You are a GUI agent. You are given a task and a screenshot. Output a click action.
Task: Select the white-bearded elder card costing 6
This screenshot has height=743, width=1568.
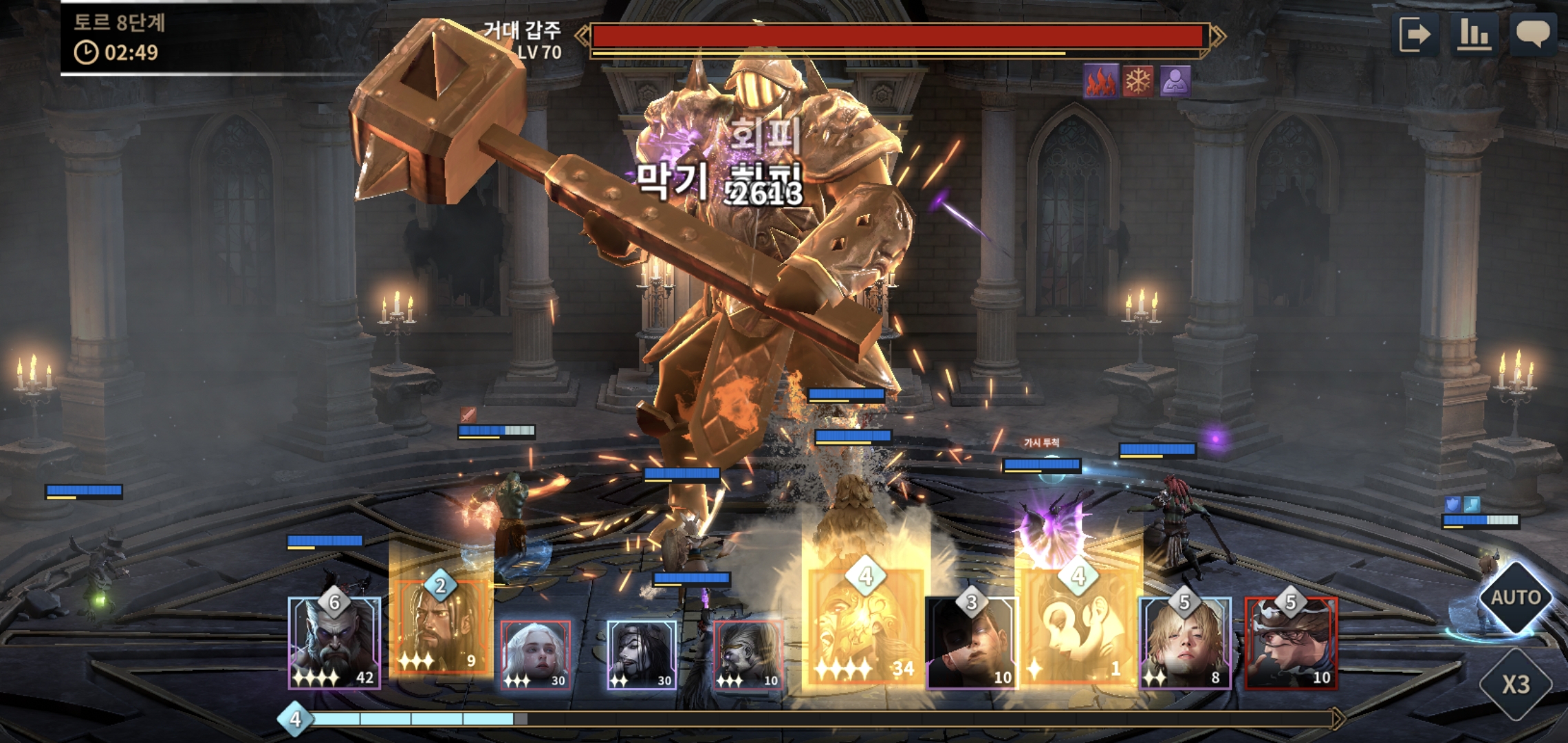[334, 643]
